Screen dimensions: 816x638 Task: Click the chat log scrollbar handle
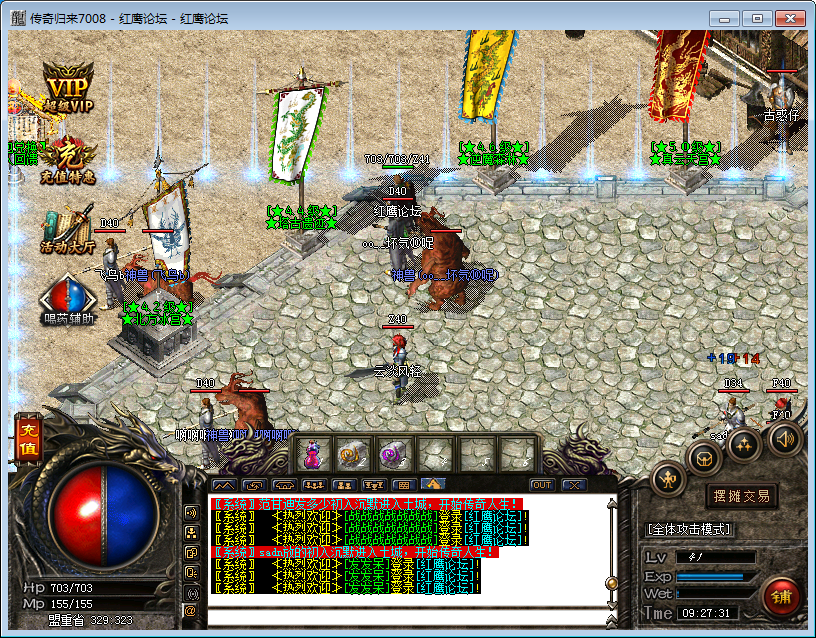pyautogui.click(x=611, y=583)
